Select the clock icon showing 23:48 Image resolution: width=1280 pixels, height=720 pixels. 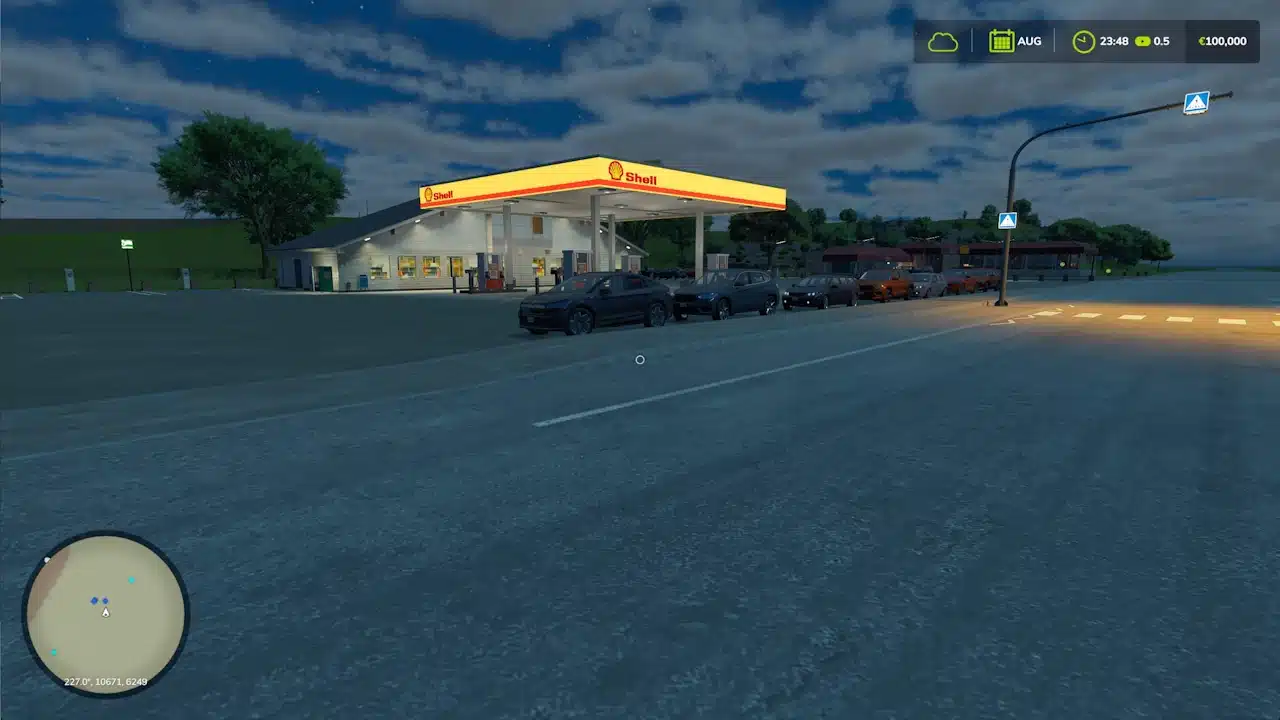click(1083, 41)
